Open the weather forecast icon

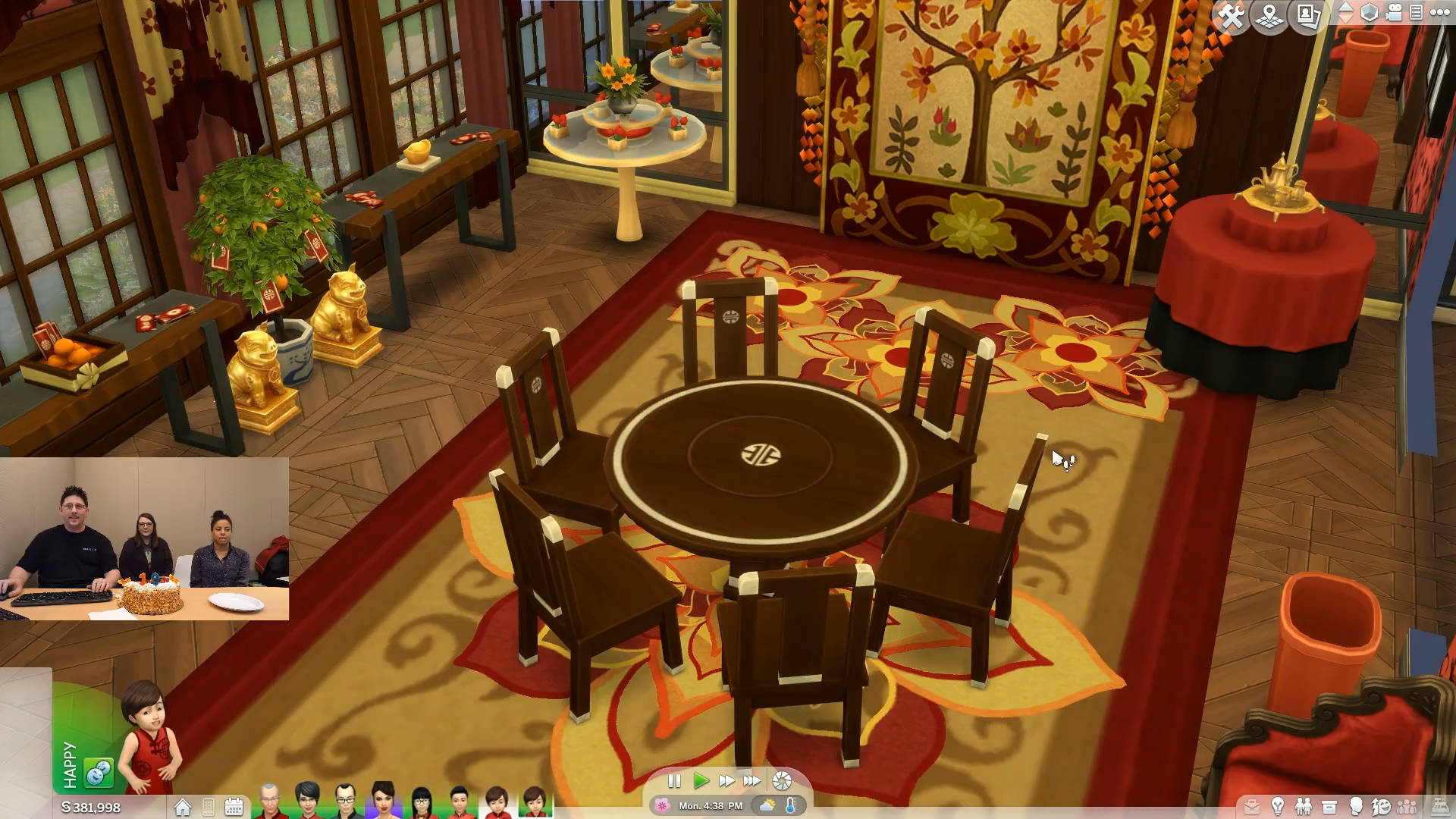point(767,805)
